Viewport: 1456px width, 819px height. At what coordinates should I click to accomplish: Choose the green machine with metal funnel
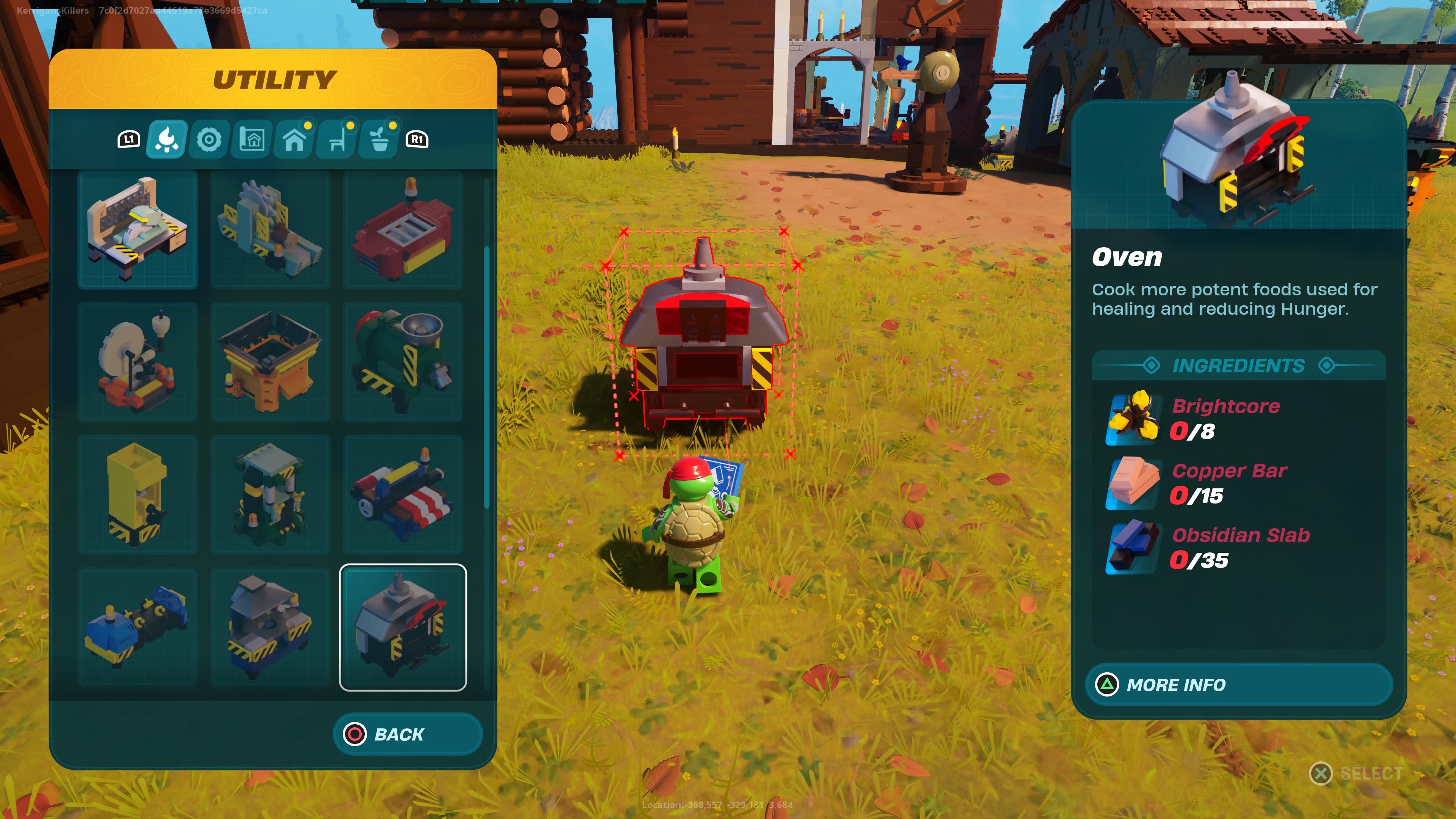coord(403,362)
